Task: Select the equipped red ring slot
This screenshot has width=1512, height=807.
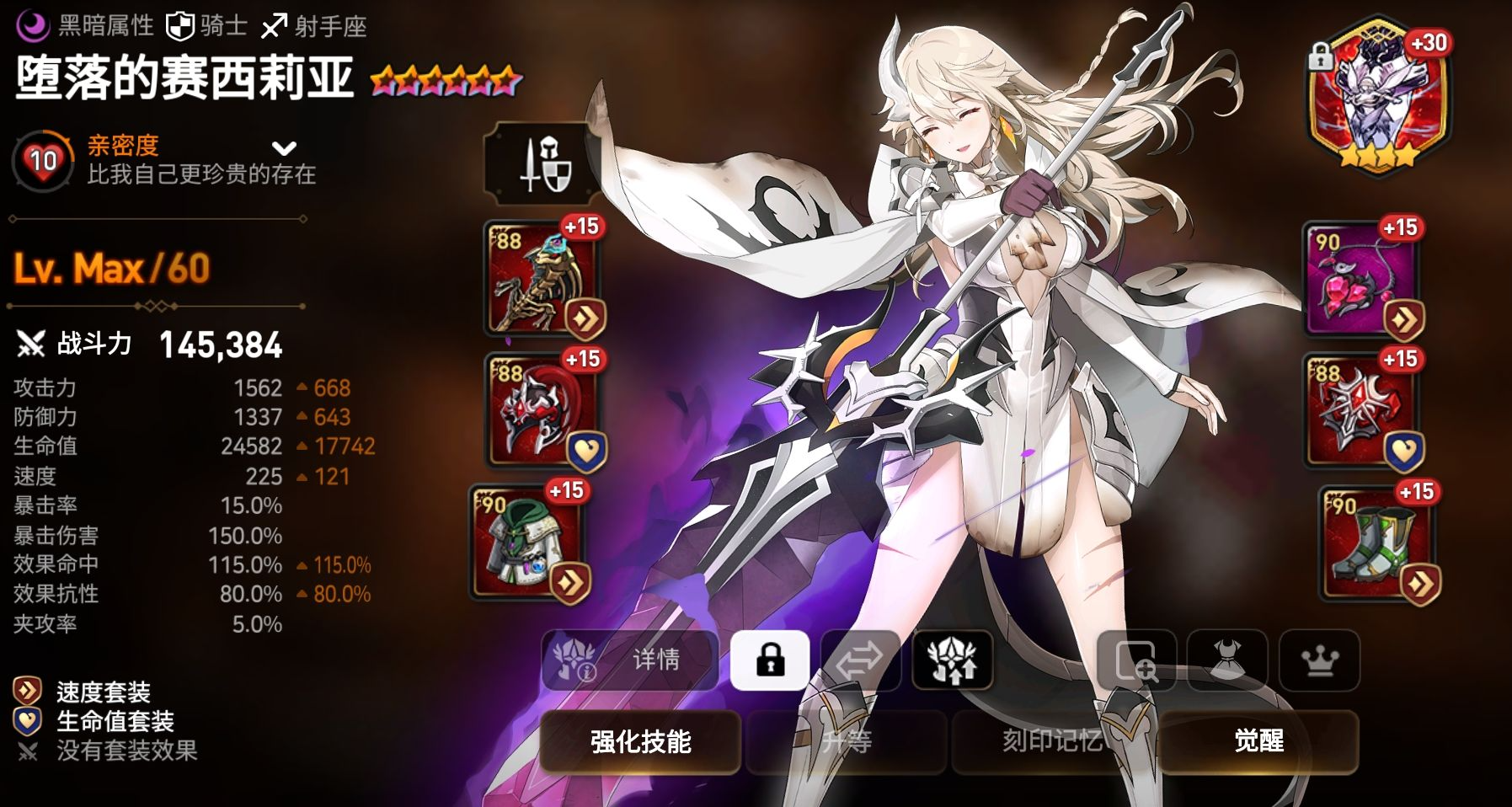Action: (x=1360, y=411)
